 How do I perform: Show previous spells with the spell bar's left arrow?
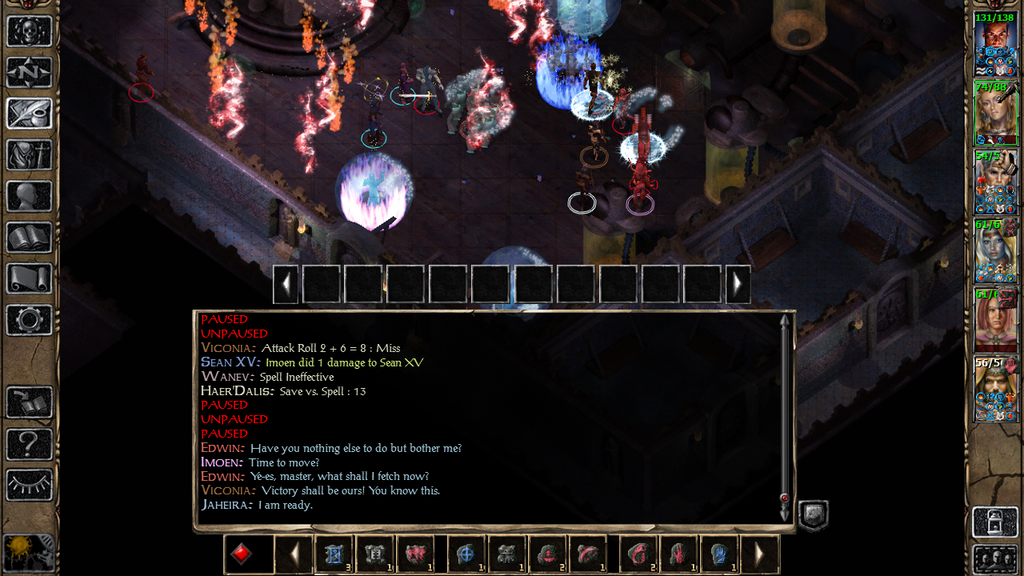(x=293, y=554)
